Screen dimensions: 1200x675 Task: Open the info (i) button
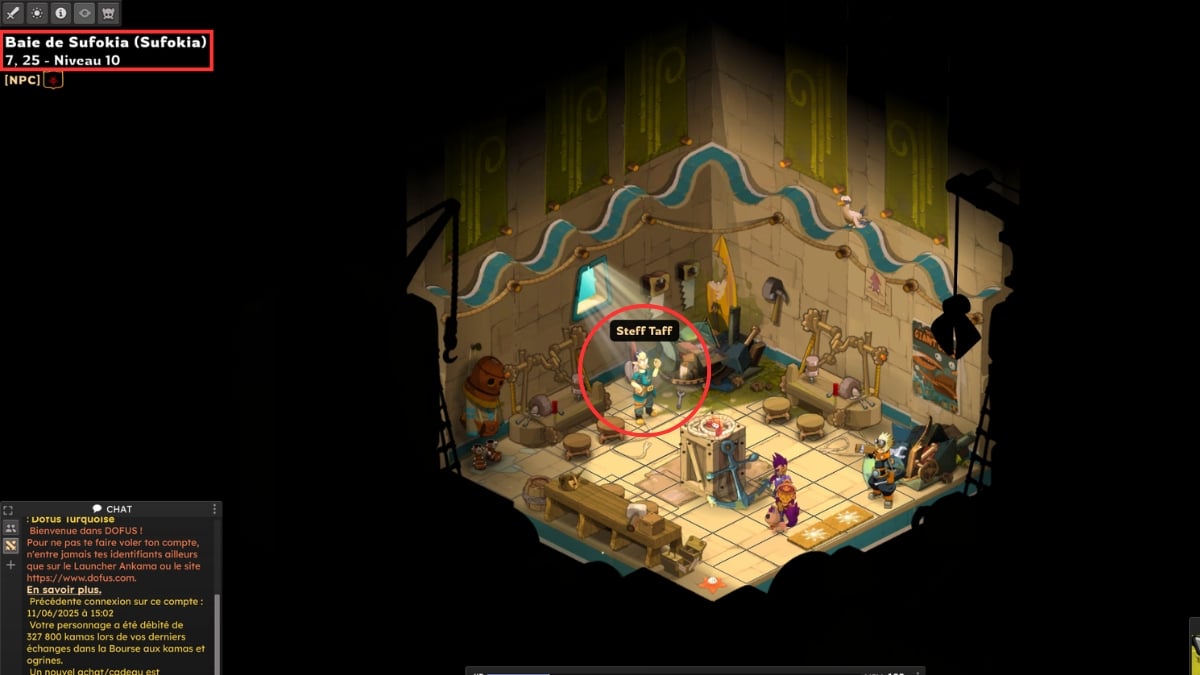point(61,13)
